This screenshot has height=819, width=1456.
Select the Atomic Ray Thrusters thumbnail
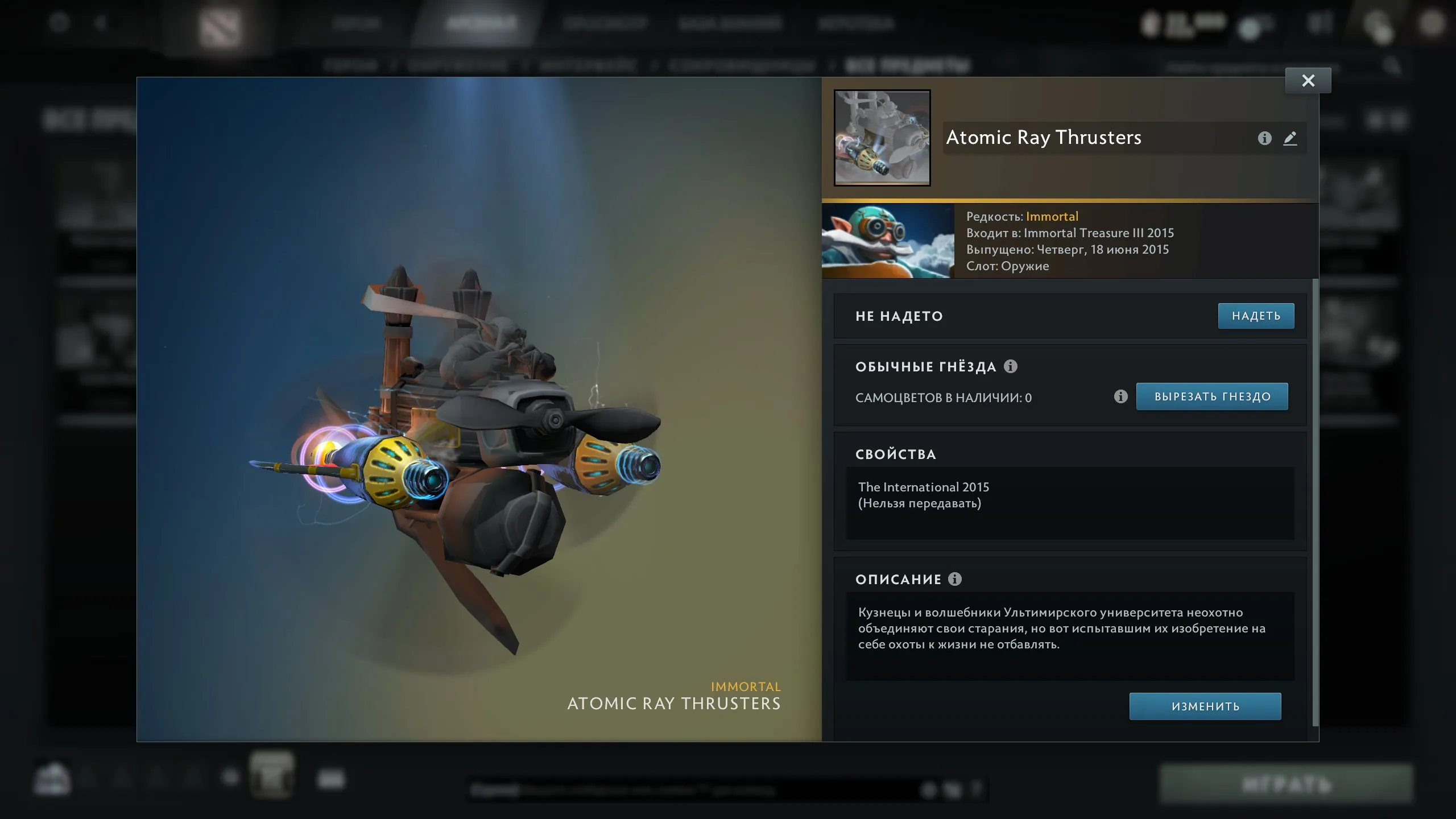point(882,138)
